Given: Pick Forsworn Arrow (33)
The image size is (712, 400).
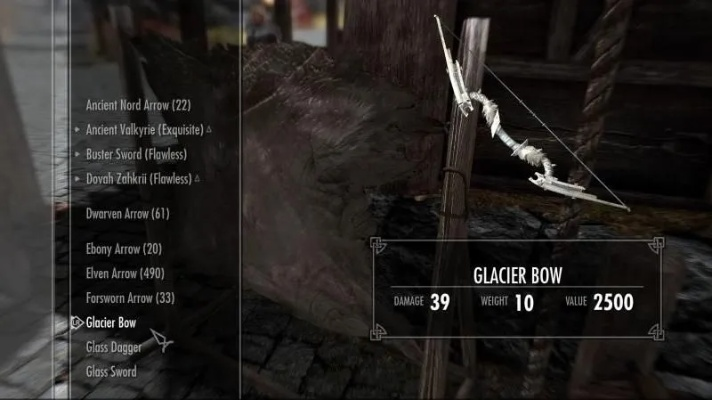Looking at the screenshot, I should coord(130,297).
